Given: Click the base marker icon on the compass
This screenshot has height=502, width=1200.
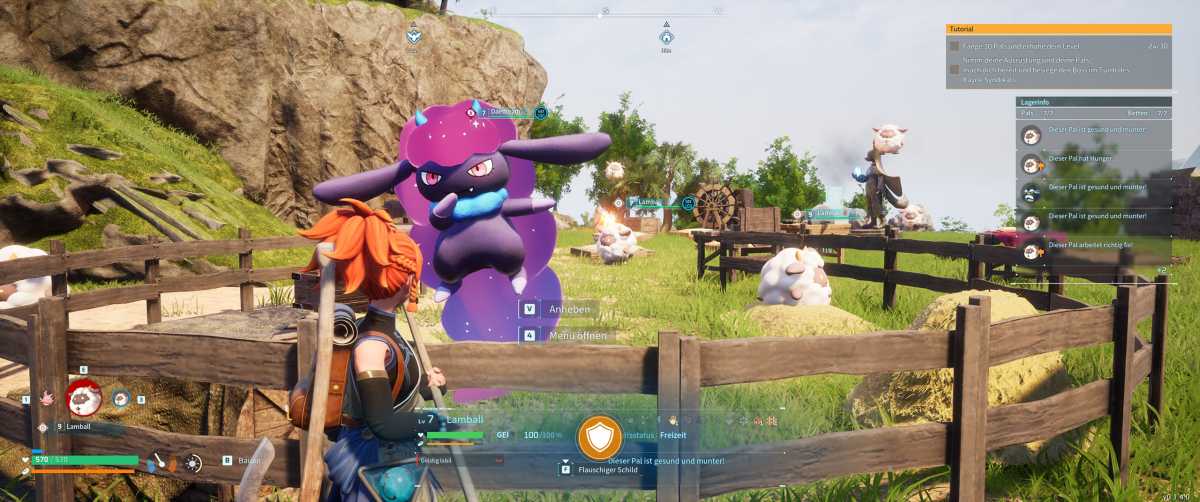Looking at the screenshot, I should click(666, 37).
